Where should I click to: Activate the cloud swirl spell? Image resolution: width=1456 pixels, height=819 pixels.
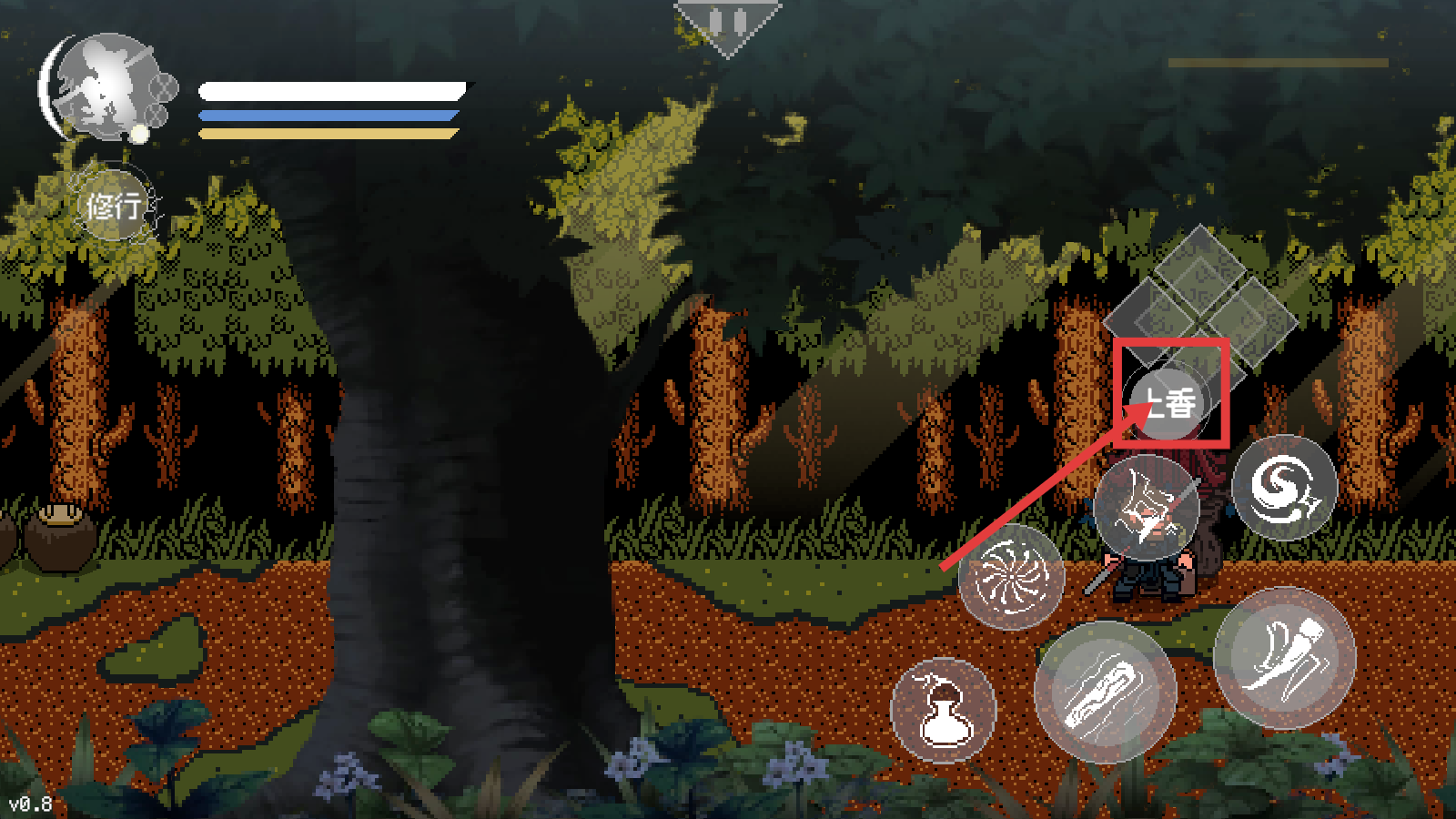1284,489
